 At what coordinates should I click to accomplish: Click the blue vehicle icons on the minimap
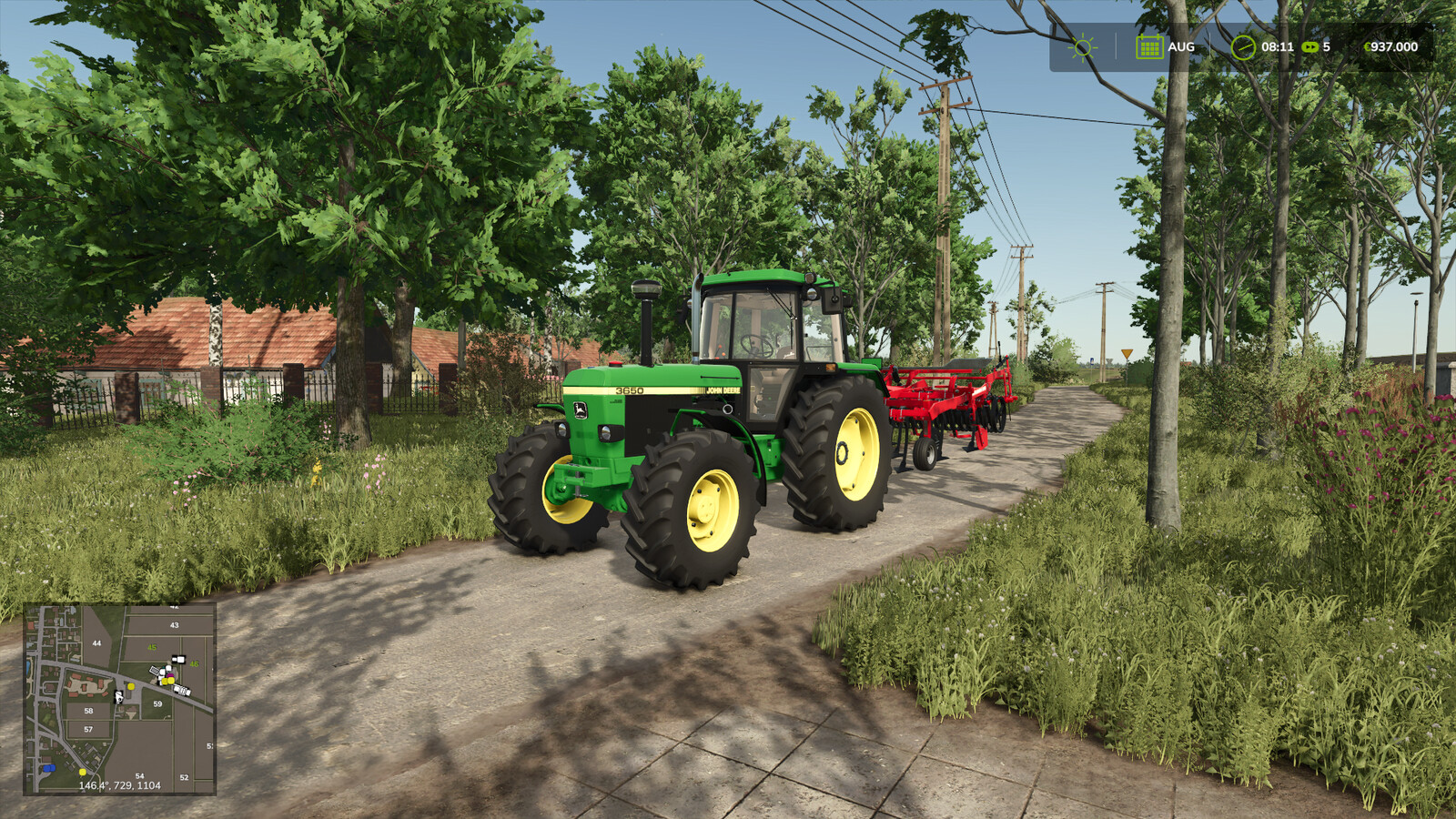(x=49, y=767)
